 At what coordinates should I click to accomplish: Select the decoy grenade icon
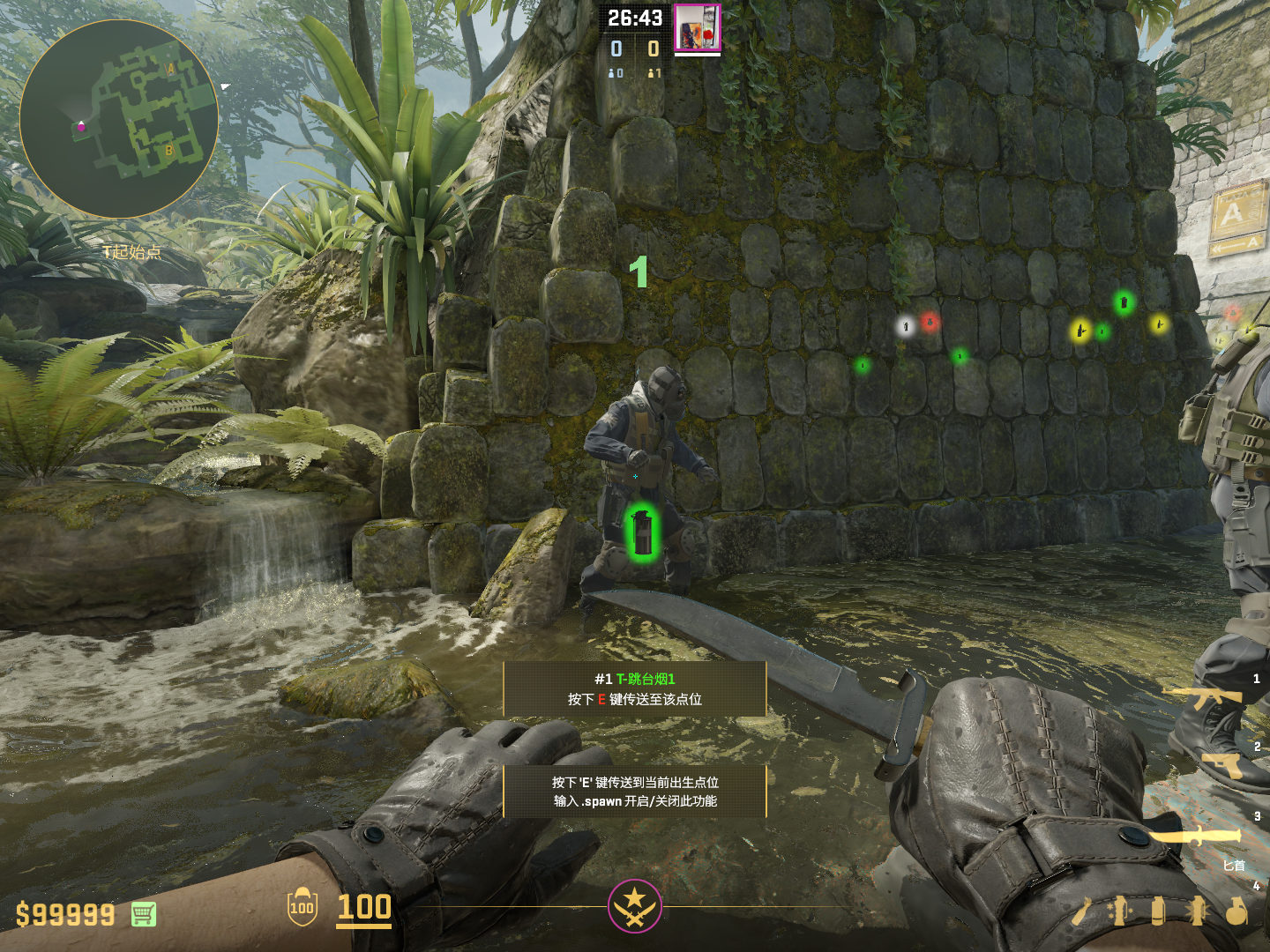1120,911
